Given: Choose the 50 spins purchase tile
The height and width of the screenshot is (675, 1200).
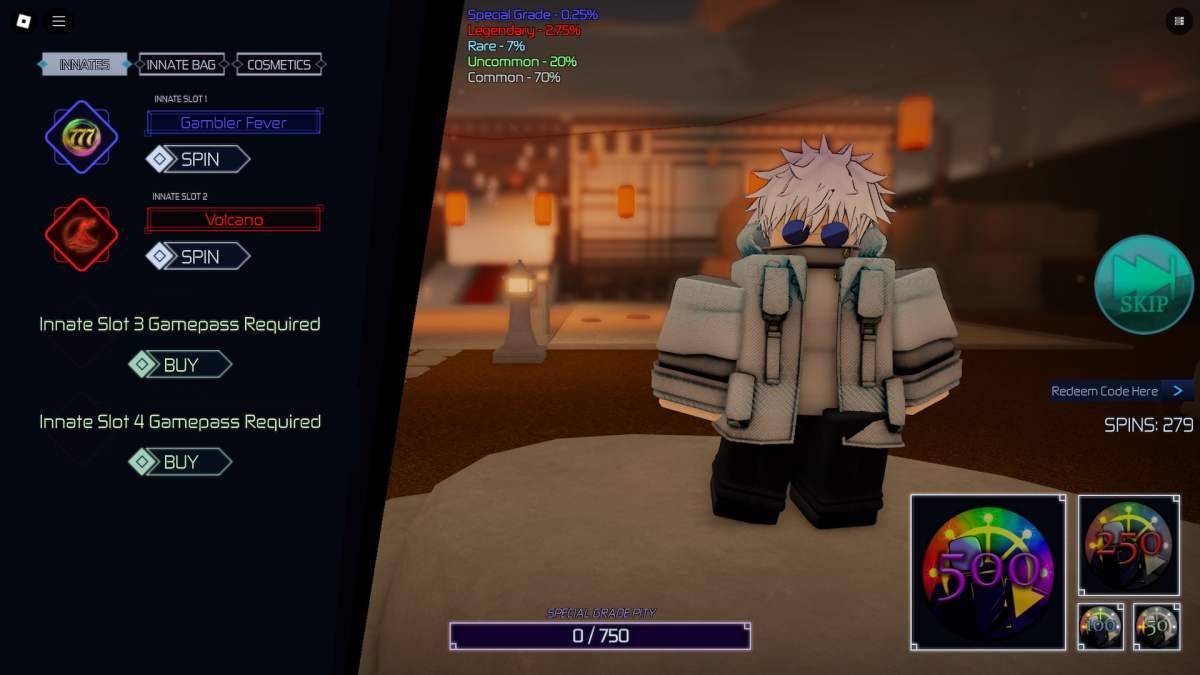Looking at the screenshot, I should [x=1156, y=626].
